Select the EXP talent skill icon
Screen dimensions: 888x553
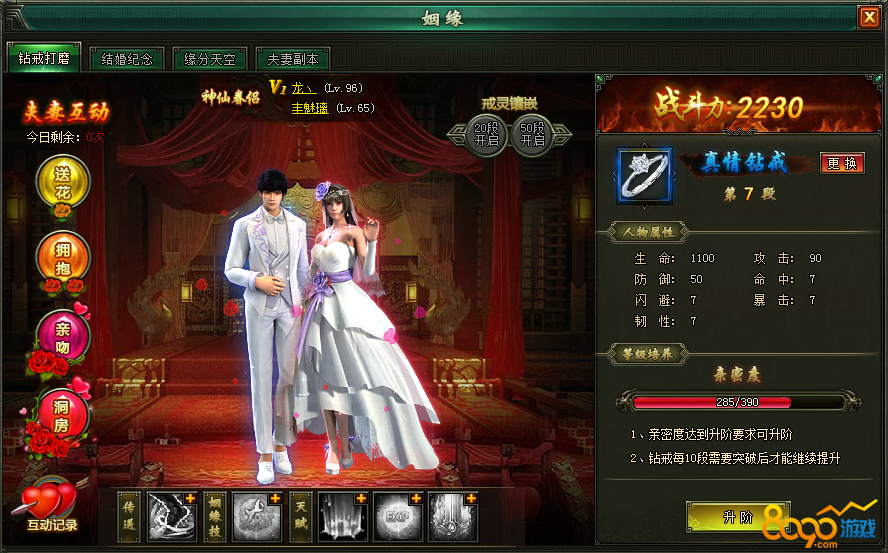click(398, 516)
